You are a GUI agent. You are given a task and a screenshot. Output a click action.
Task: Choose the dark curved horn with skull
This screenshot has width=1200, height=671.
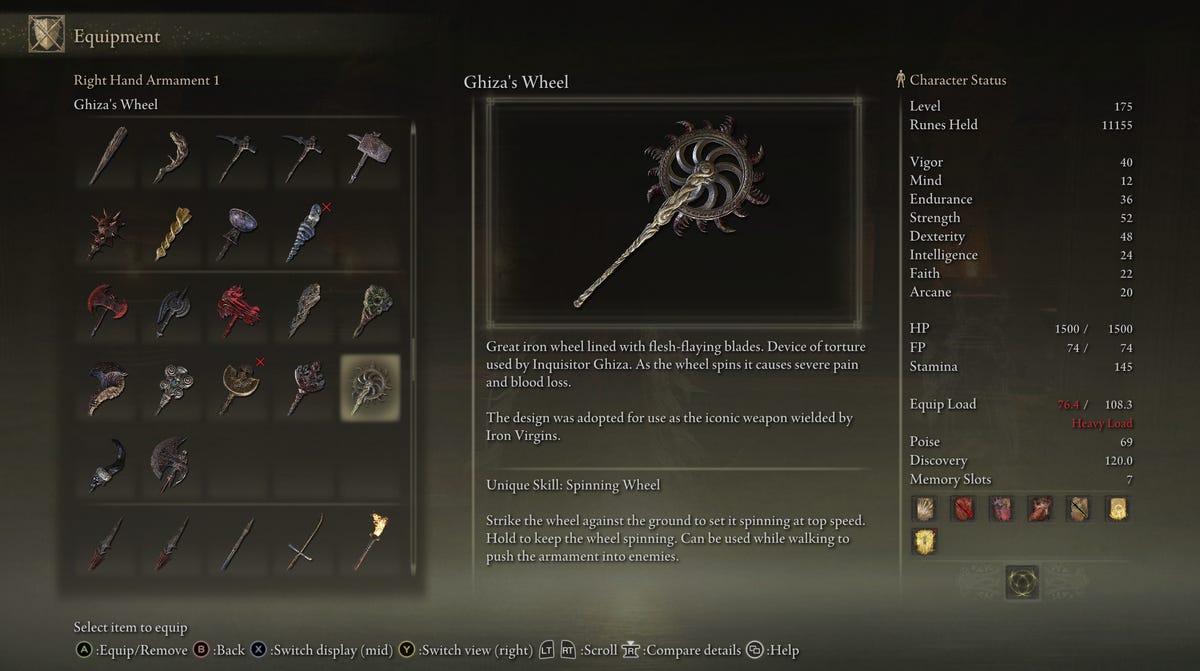tap(107, 464)
